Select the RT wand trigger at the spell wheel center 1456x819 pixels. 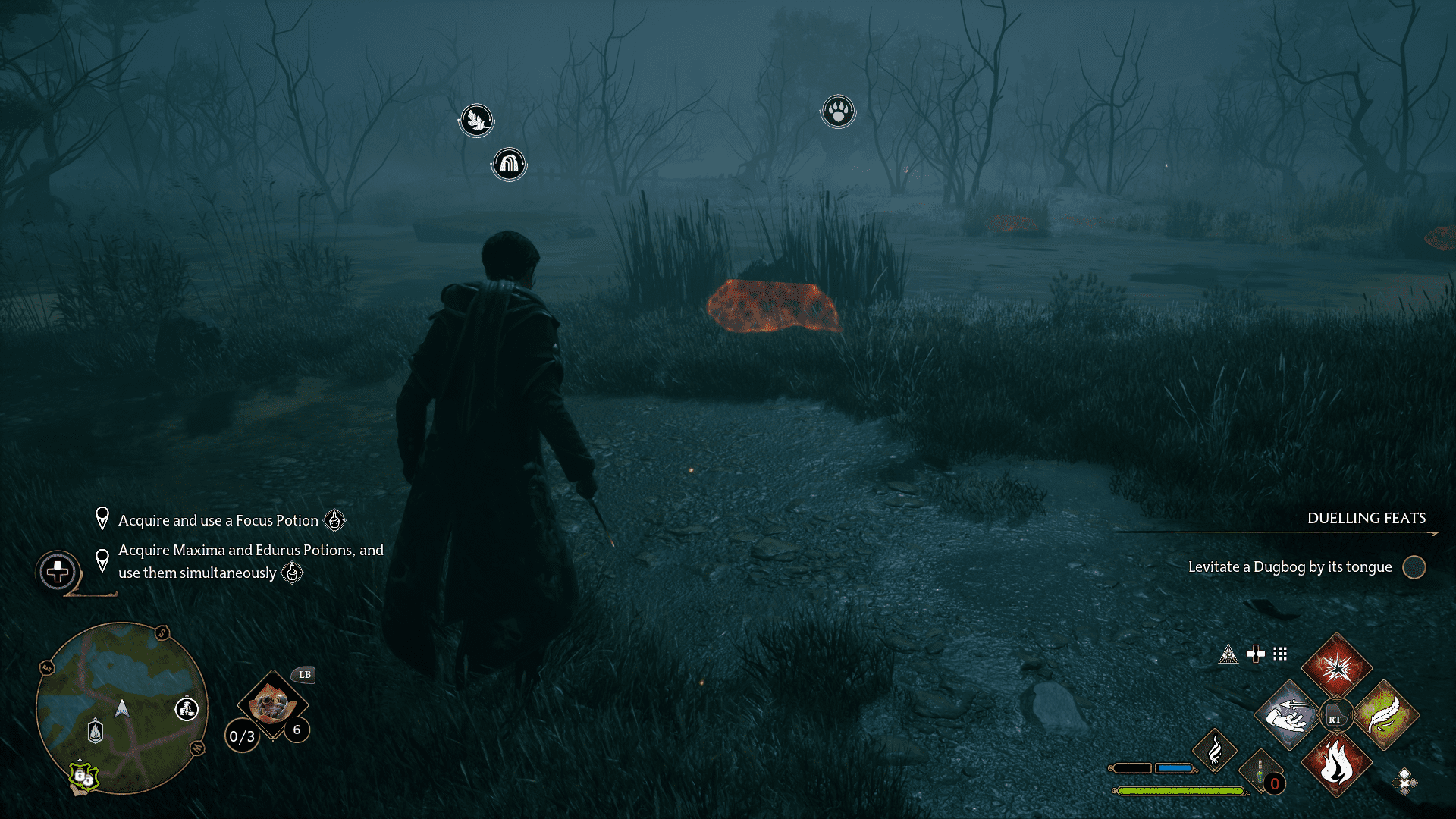(x=1336, y=714)
